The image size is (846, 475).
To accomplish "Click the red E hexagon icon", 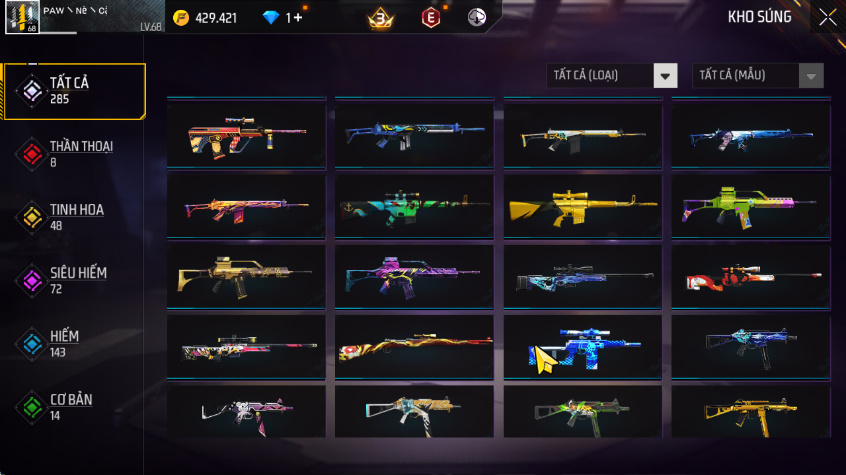I will (430, 18).
